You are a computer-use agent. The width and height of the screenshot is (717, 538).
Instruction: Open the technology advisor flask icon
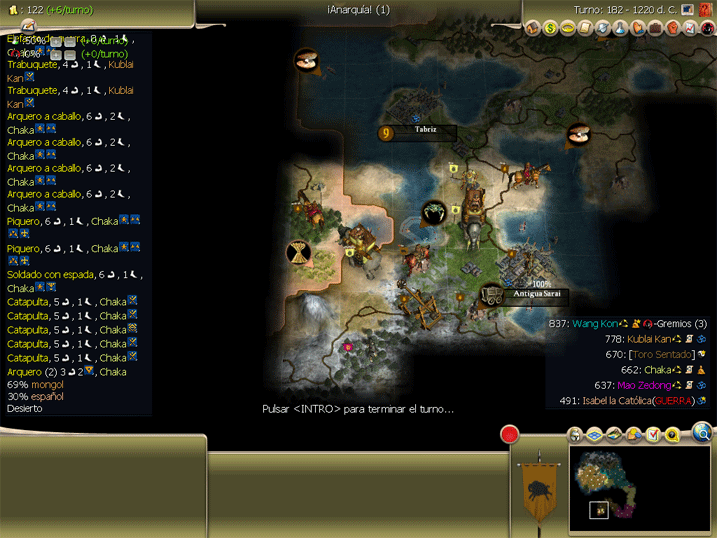click(620, 28)
